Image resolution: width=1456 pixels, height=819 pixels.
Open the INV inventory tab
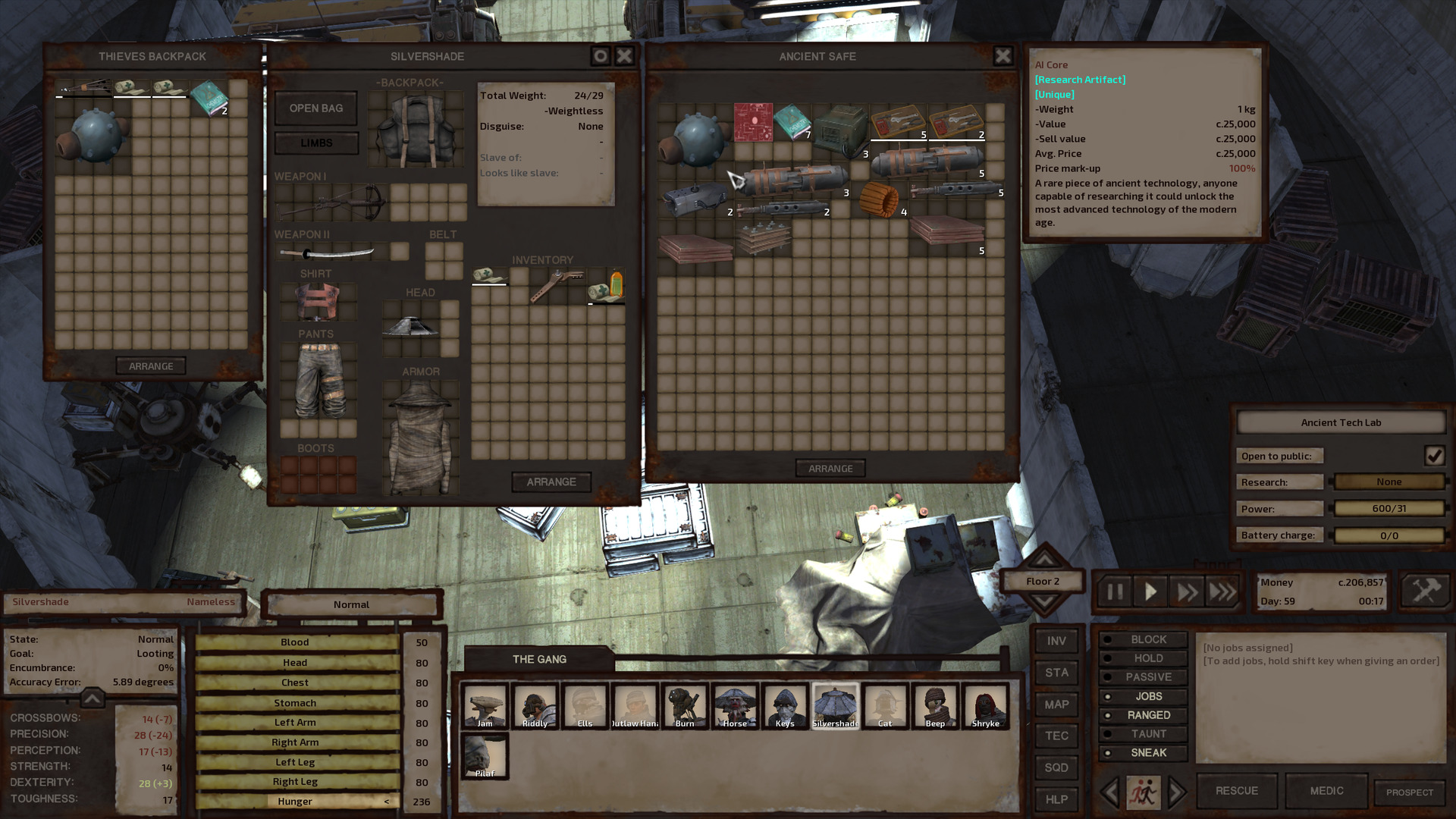tap(1056, 641)
